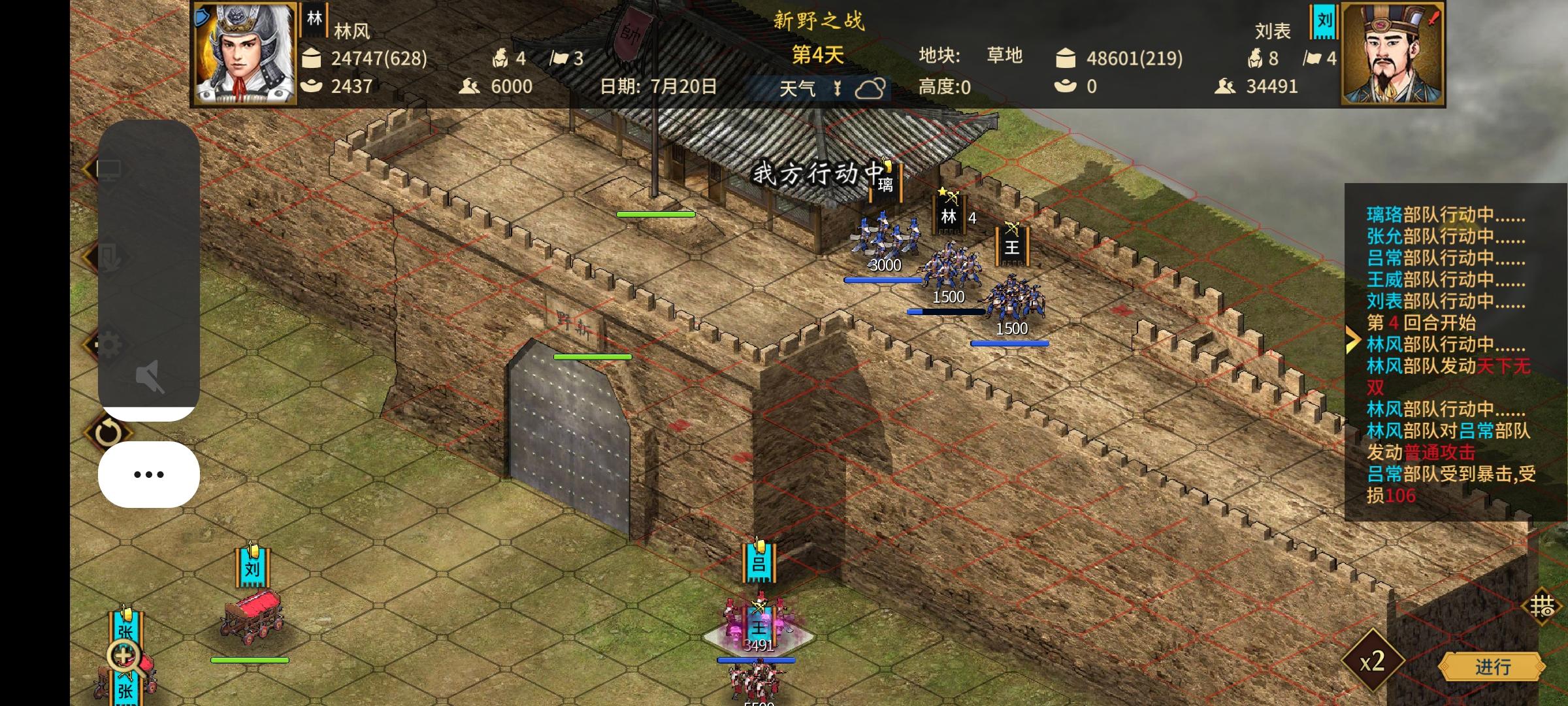Tap the white '...' options capsule
The image size is (1568, 706).
(148, 474)
